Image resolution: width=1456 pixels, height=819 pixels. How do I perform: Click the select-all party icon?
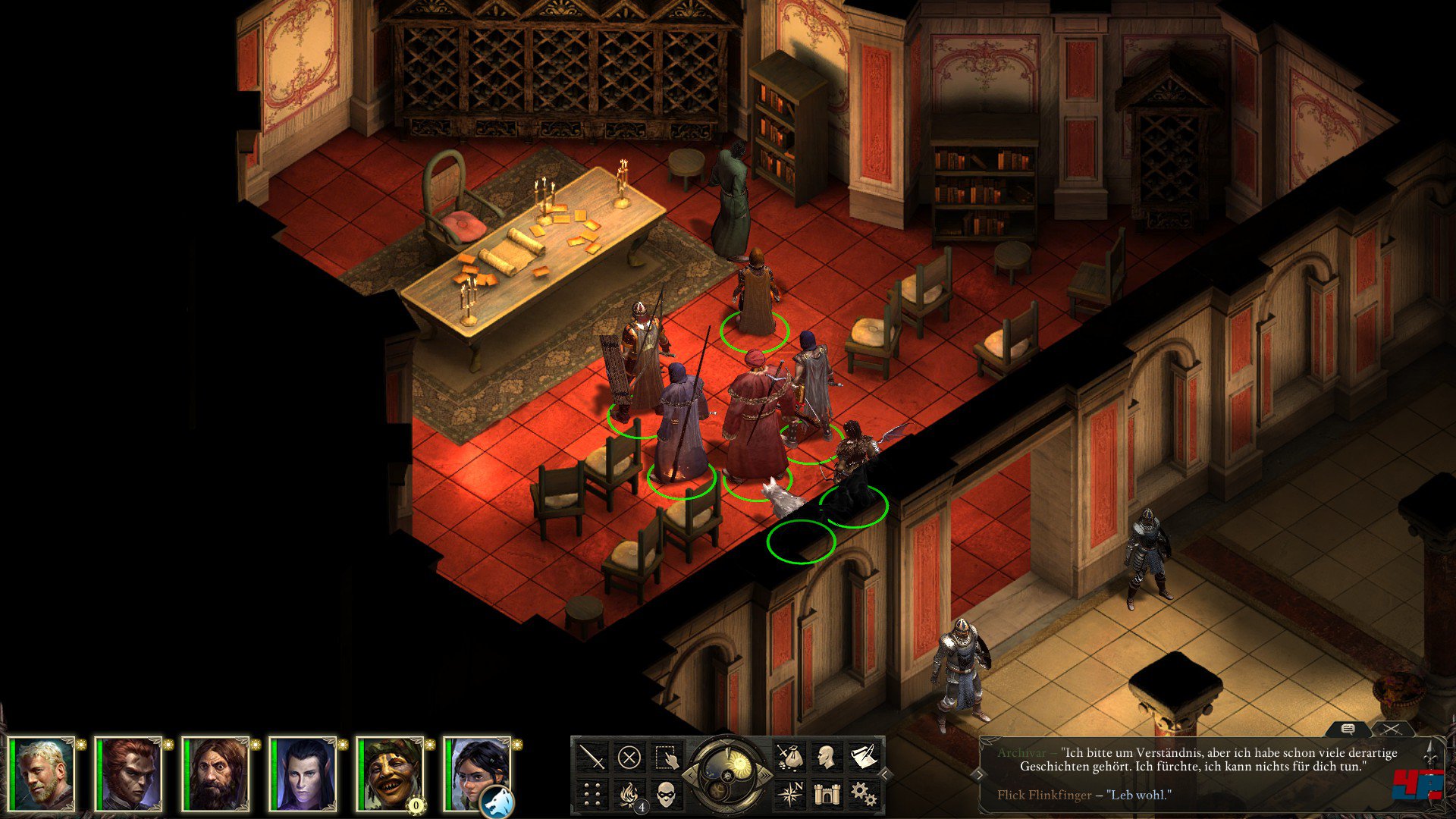tap(666, 757)
